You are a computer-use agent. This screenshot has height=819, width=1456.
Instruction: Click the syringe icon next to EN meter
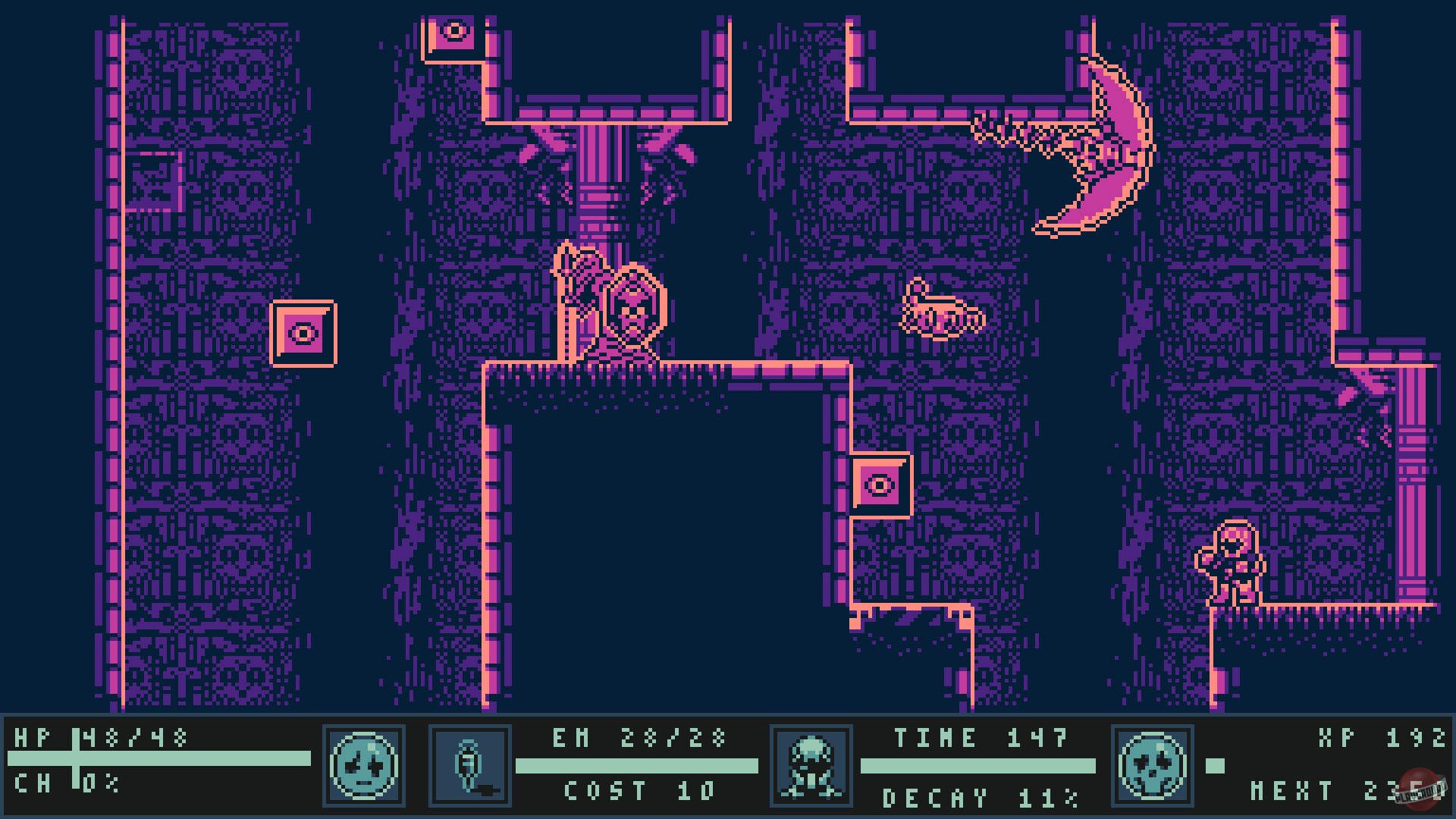click(469, 766)
